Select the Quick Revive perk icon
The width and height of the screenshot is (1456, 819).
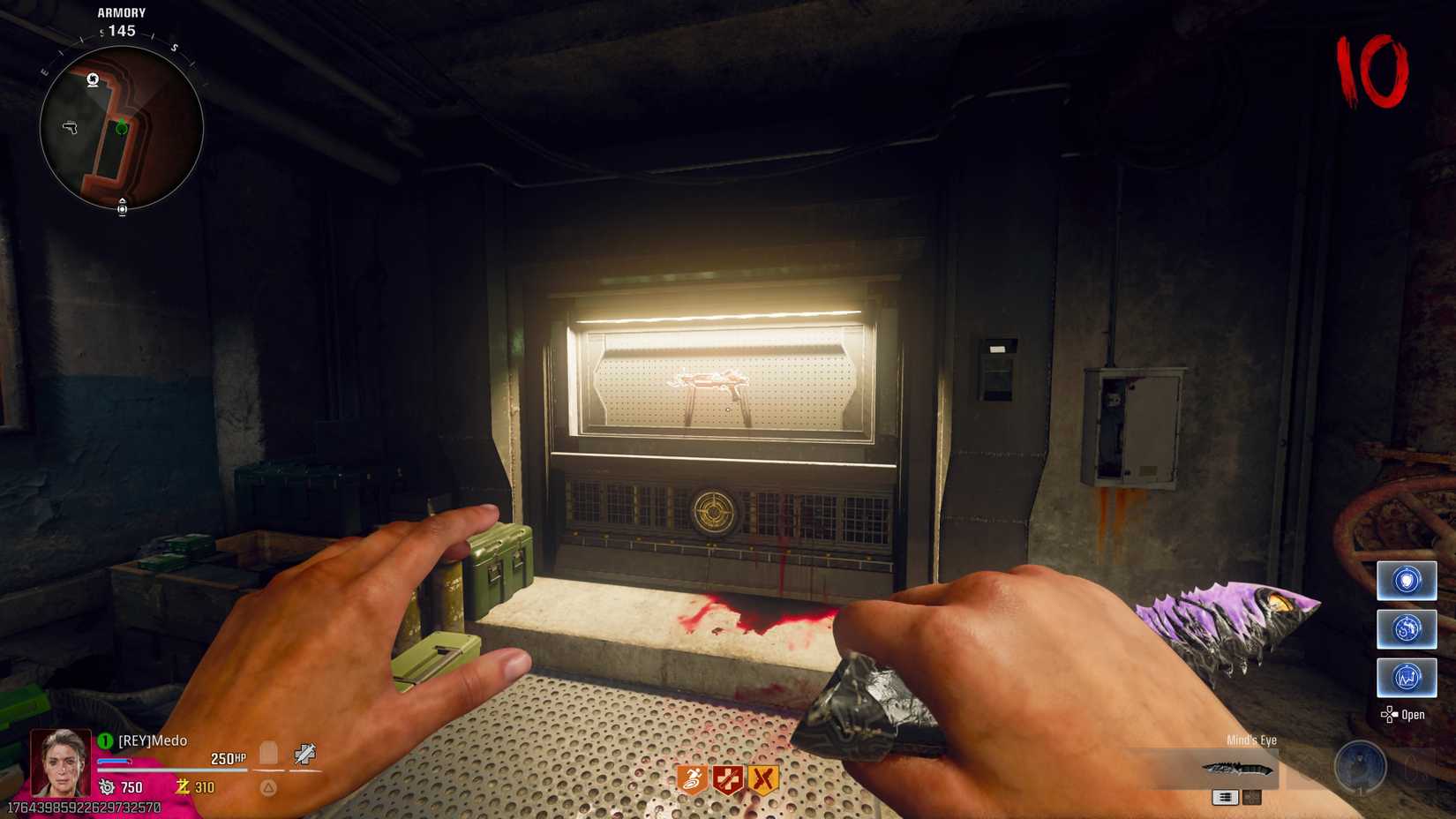coord(726,778)
